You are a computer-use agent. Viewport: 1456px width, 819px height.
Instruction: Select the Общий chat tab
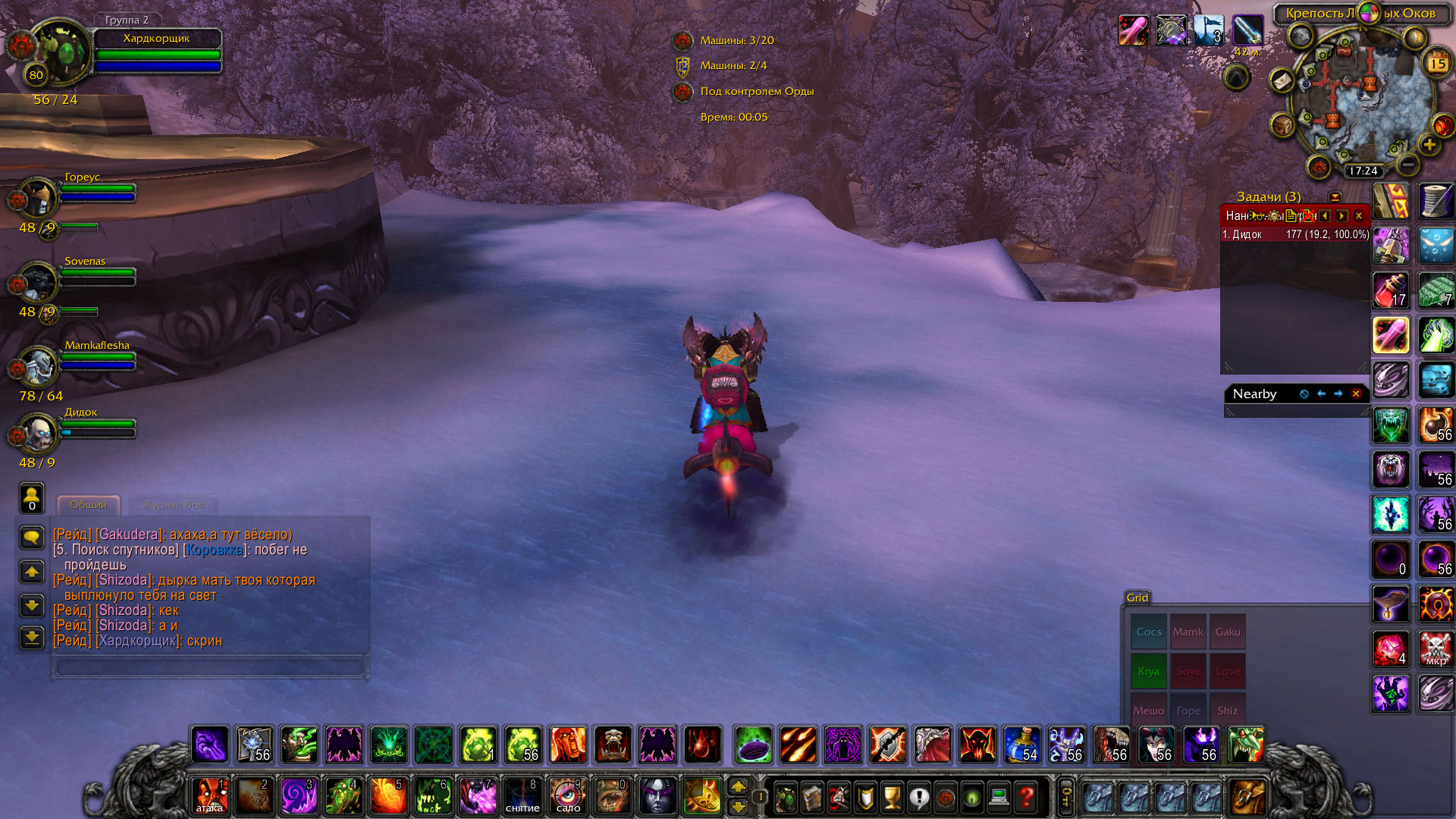coord(89,504)
